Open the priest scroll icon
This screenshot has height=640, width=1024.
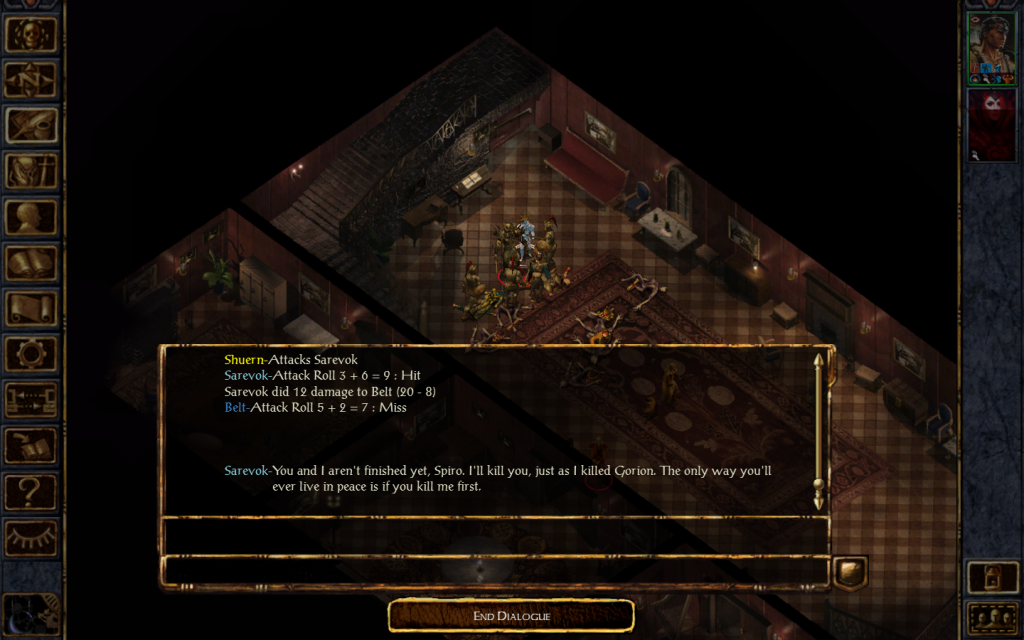31,308
